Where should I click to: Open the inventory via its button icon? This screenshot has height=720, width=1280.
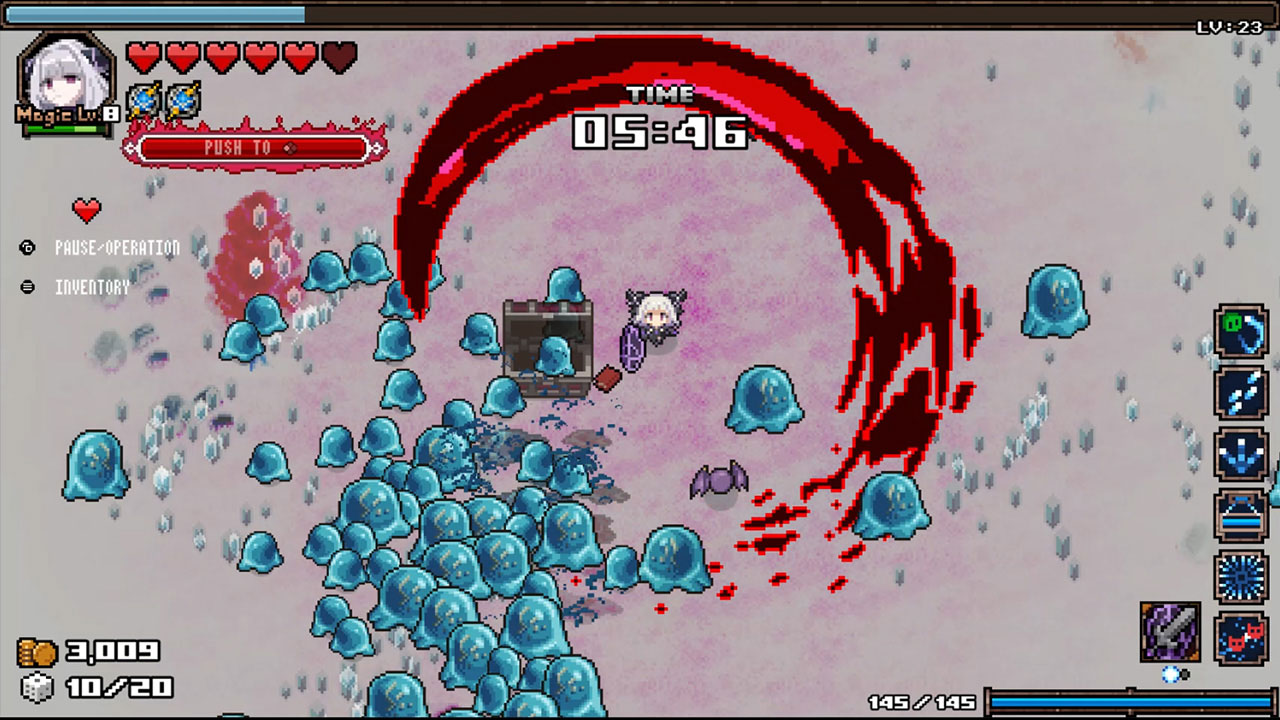coord(27,286)
